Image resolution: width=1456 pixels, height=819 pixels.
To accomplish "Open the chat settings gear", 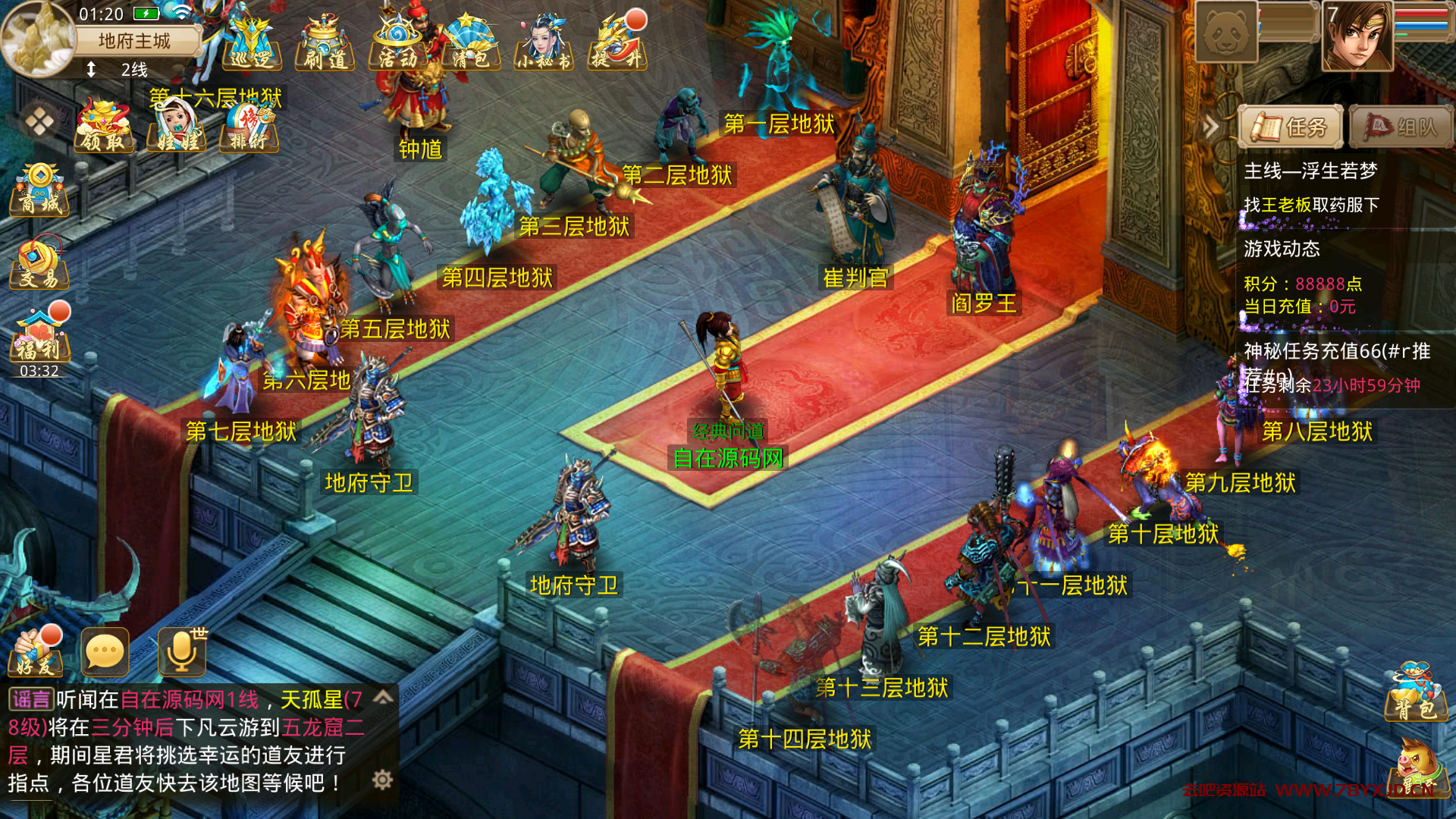I will coord(382,780).
